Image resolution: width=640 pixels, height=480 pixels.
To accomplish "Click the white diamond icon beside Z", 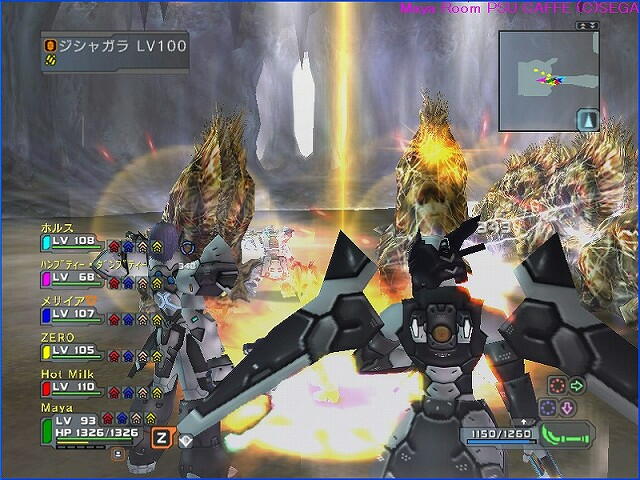I will [x=184, y=438].
